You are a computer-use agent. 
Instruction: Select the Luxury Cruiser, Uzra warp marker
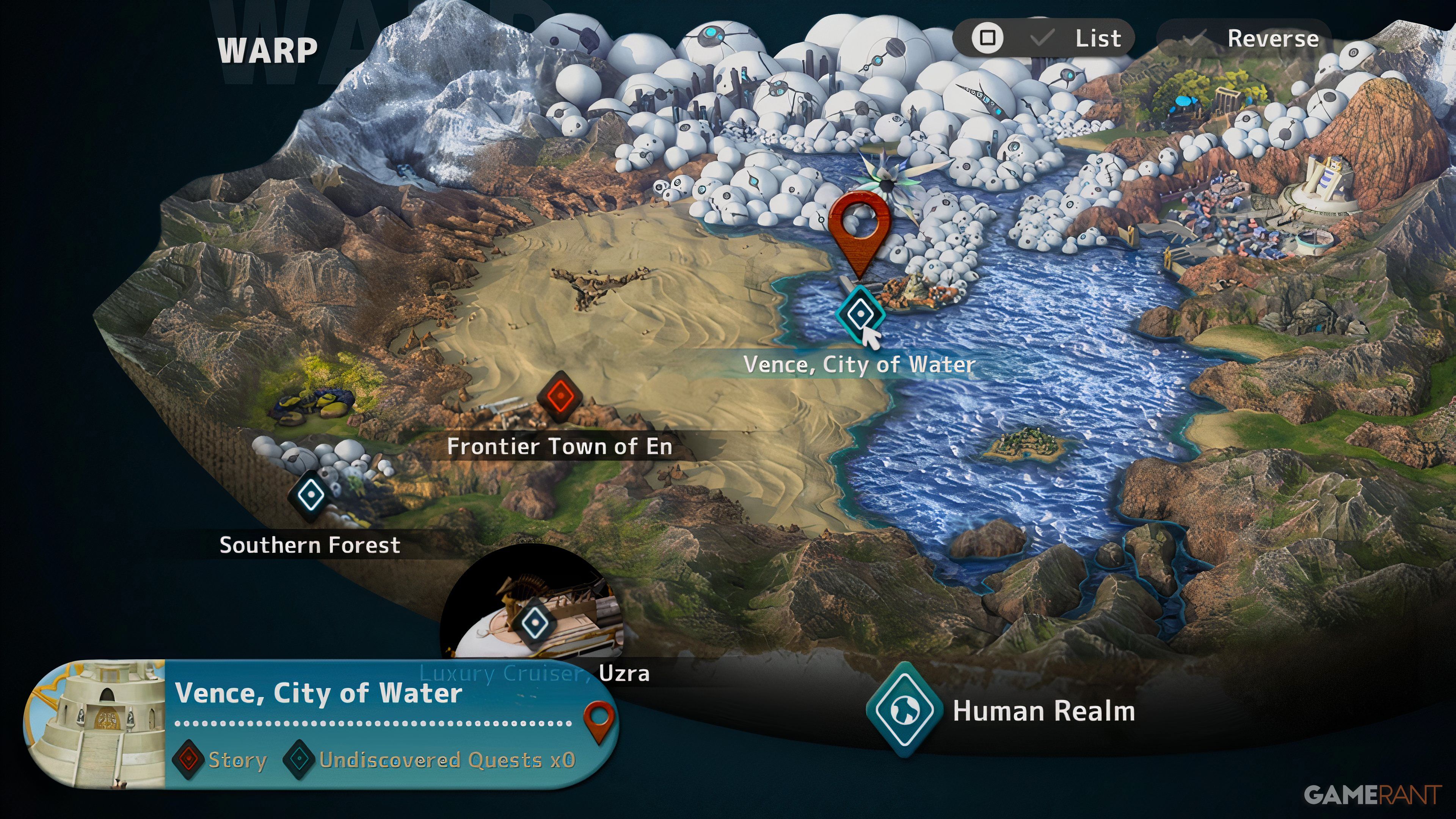pyautogui.click(x=533, y=623)
